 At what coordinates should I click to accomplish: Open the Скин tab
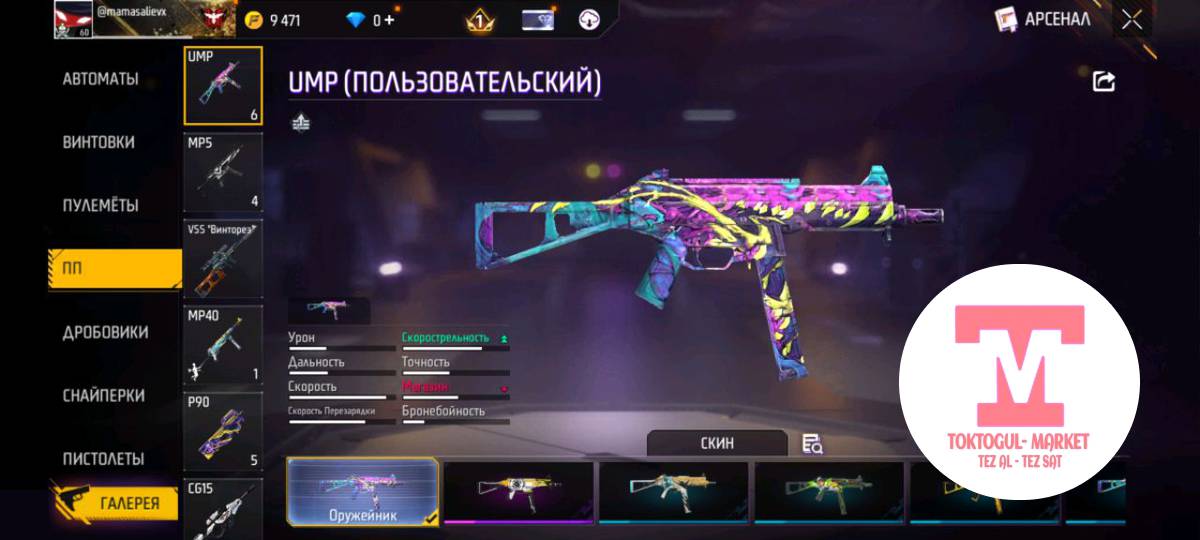pos(717,443)
